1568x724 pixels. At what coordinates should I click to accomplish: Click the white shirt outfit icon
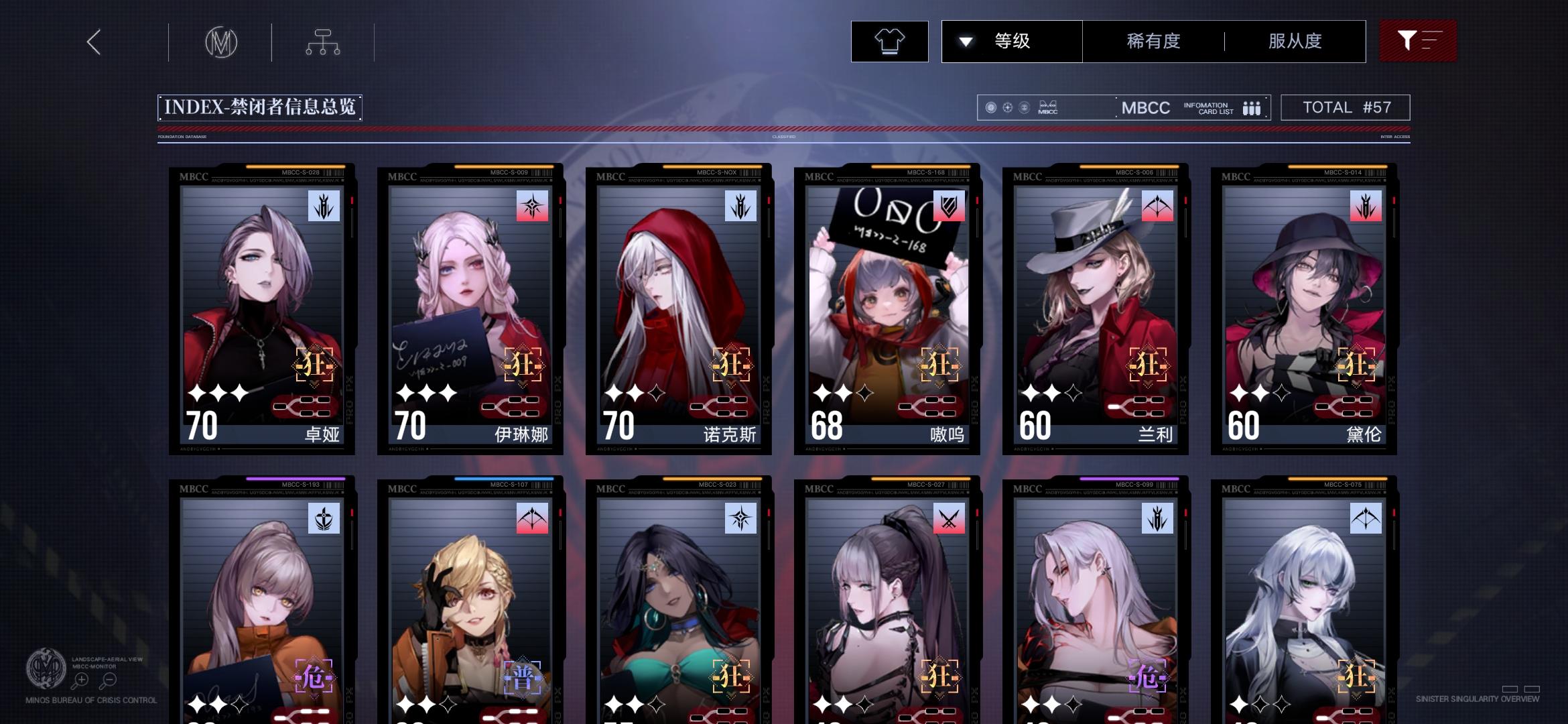[x=889, y=42]
